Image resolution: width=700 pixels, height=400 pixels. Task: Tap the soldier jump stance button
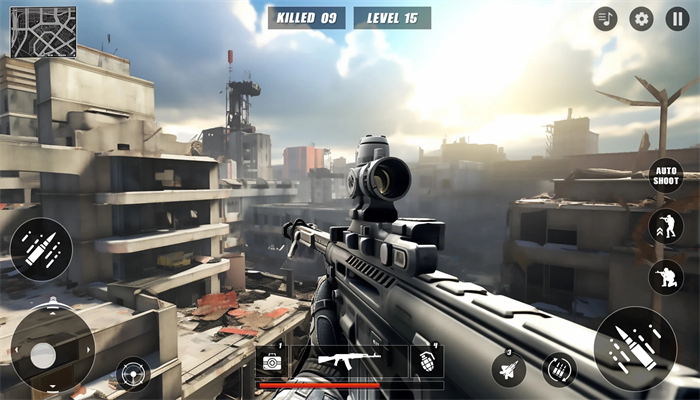[665, 226]
